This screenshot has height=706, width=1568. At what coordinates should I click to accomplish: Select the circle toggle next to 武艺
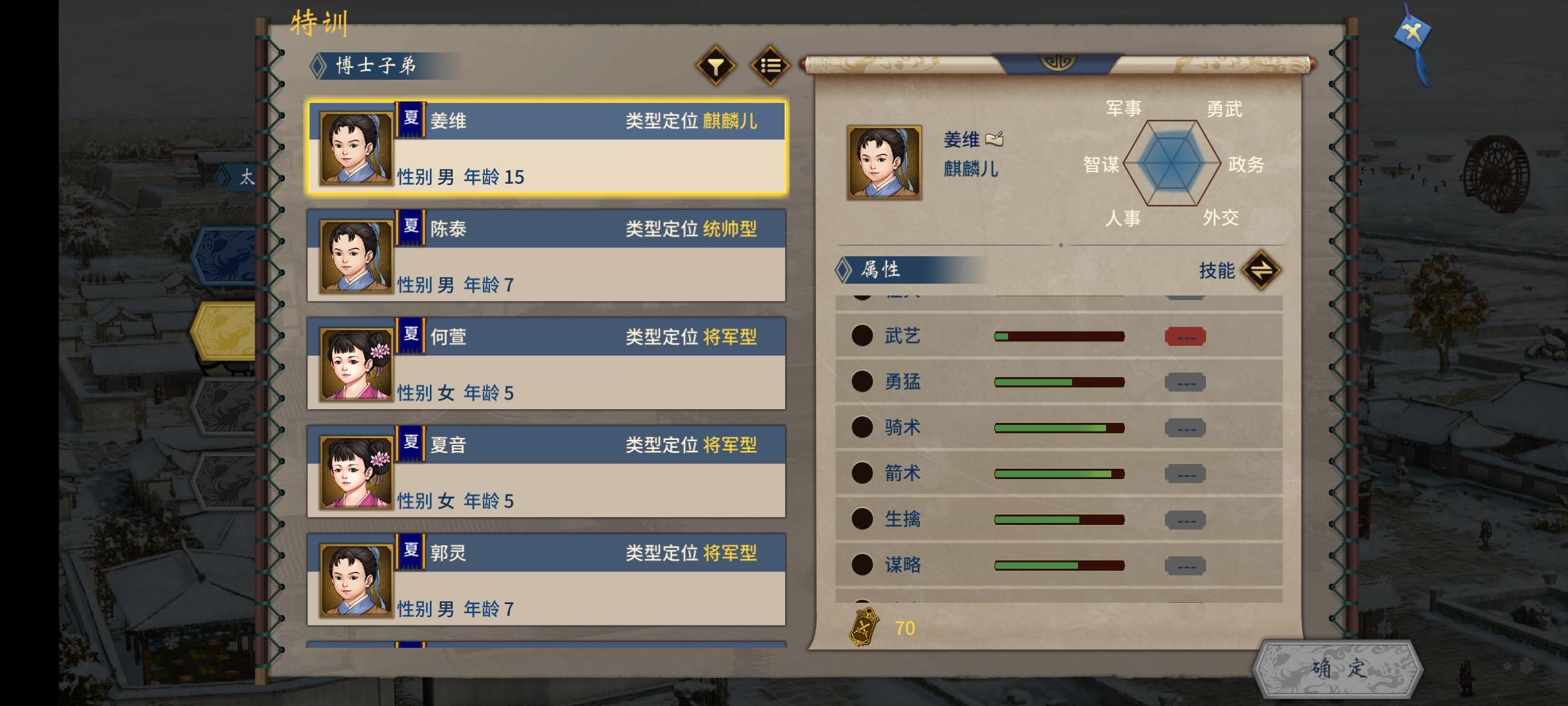(x=862, y=335)
